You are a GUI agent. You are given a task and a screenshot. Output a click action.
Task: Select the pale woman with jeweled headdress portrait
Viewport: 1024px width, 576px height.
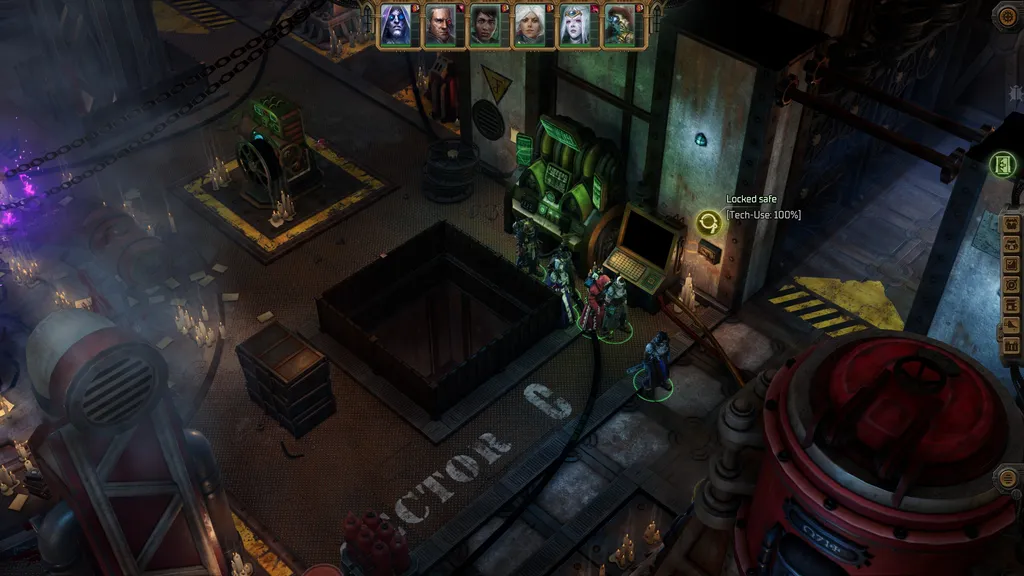pos(574,25)
